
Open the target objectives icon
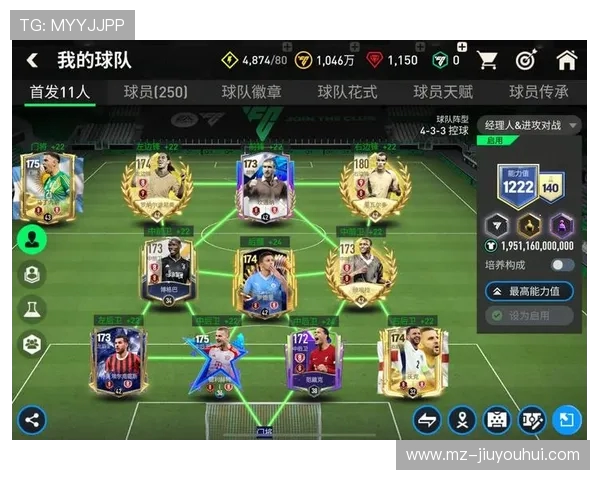click(526, 60)
